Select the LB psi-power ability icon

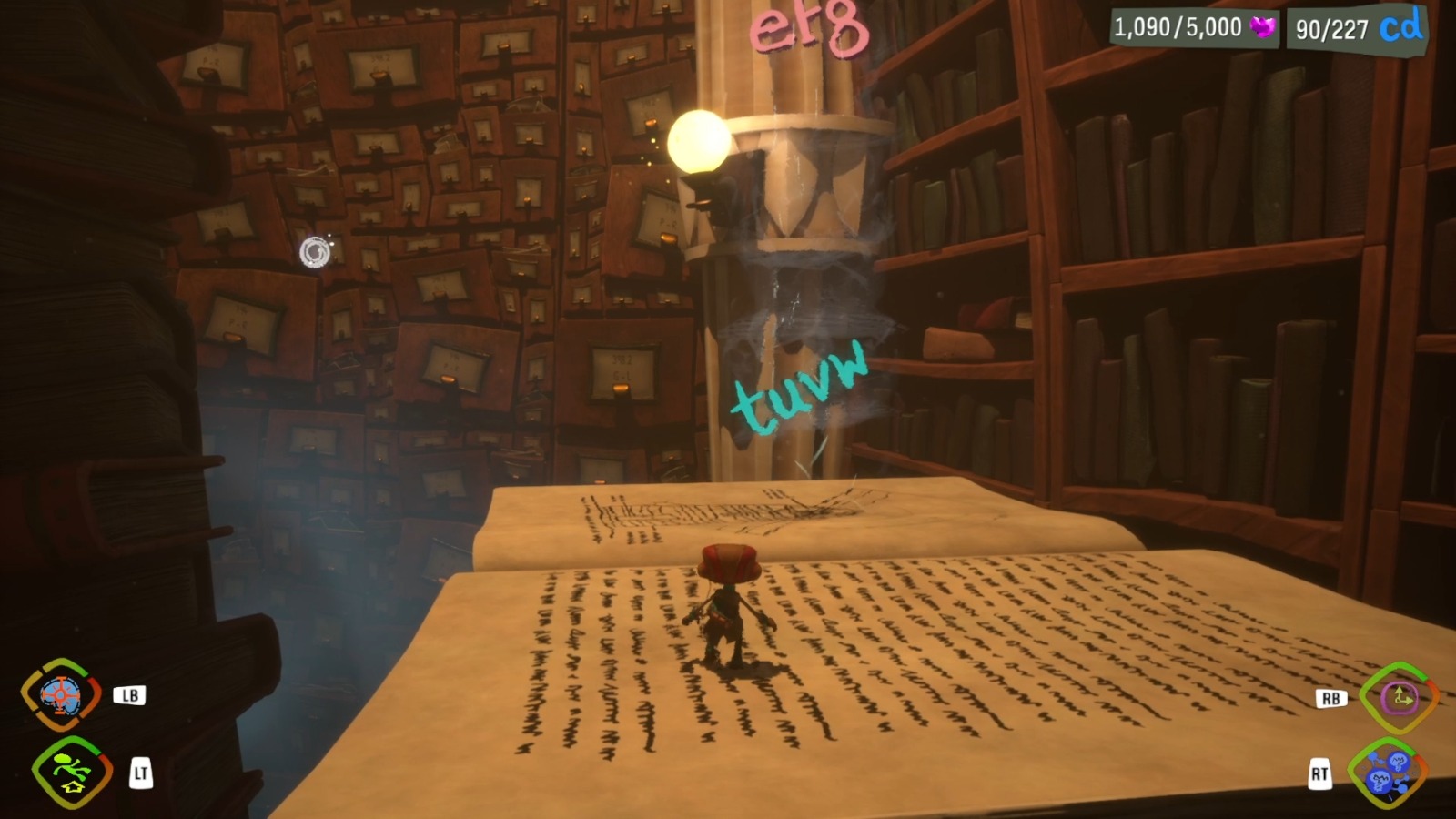pos(60,694)
